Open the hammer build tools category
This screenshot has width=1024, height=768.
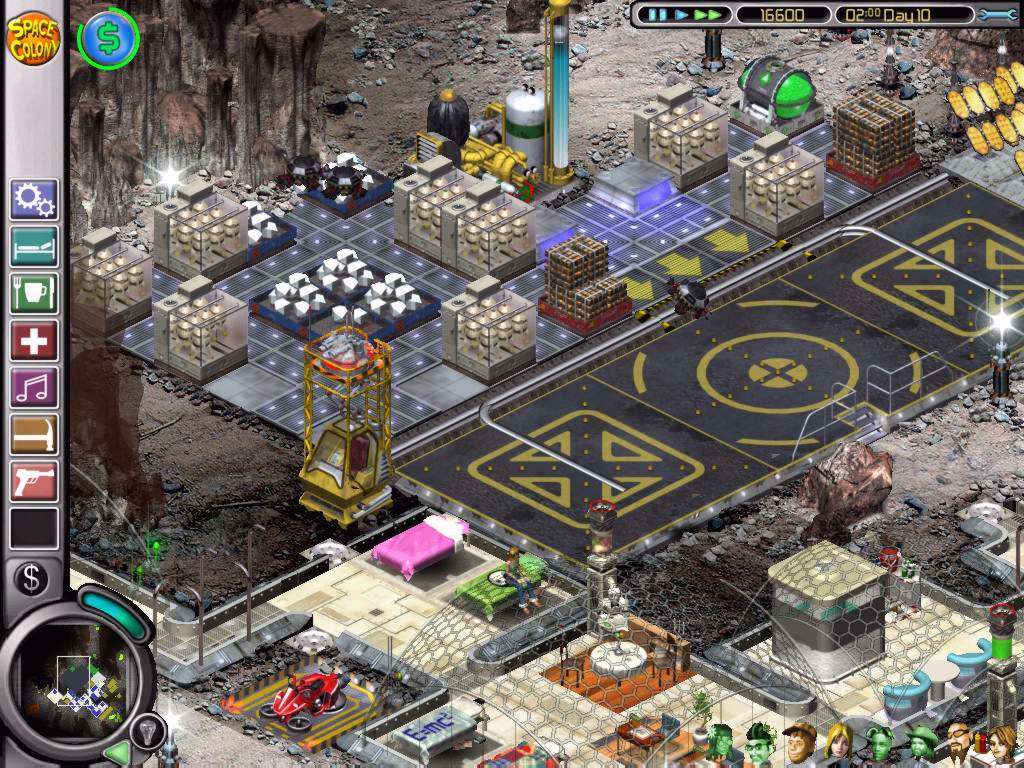(x=34, y=434)
